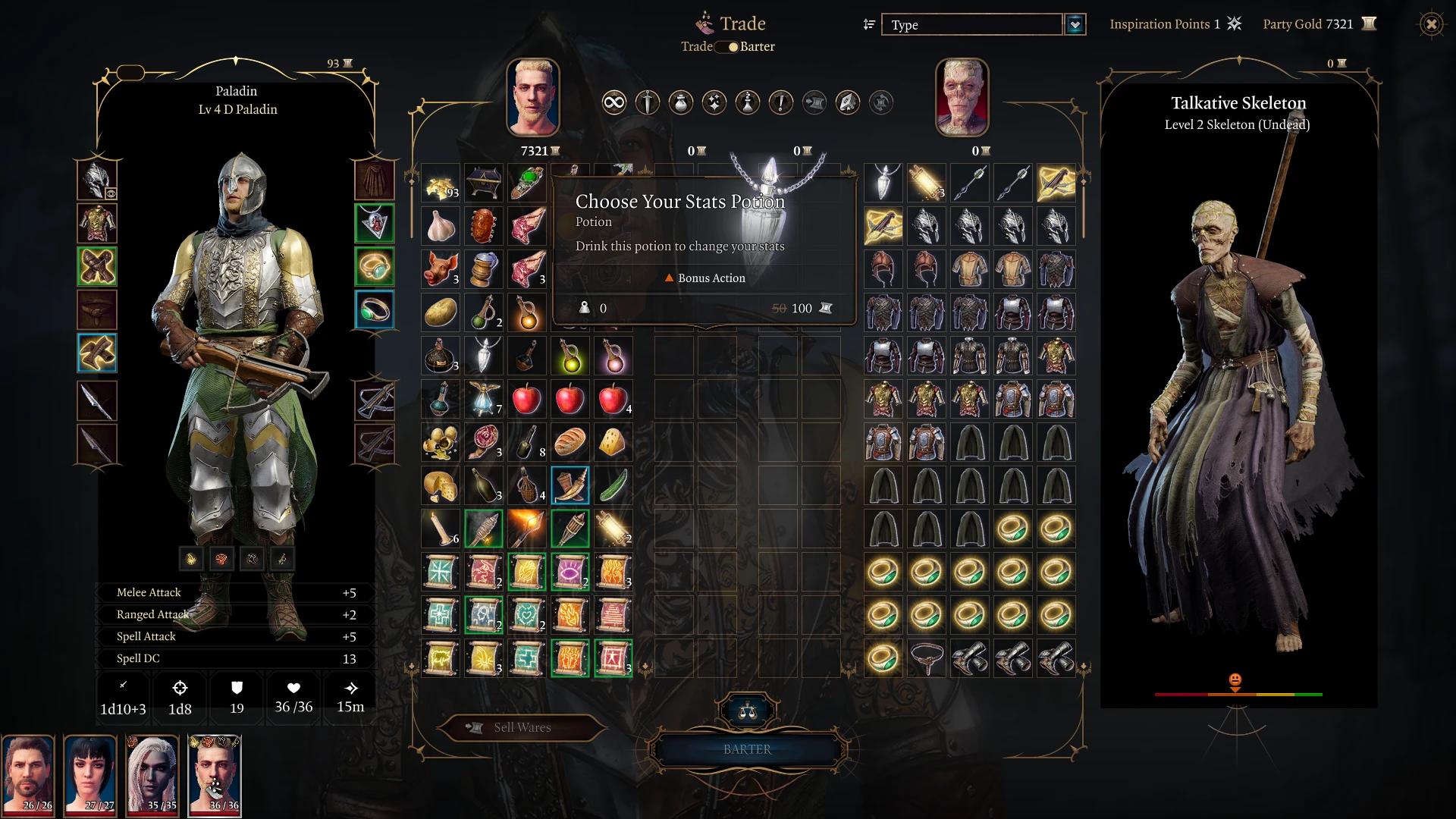
Task: Close the trade window
Action: [1431, 24]
